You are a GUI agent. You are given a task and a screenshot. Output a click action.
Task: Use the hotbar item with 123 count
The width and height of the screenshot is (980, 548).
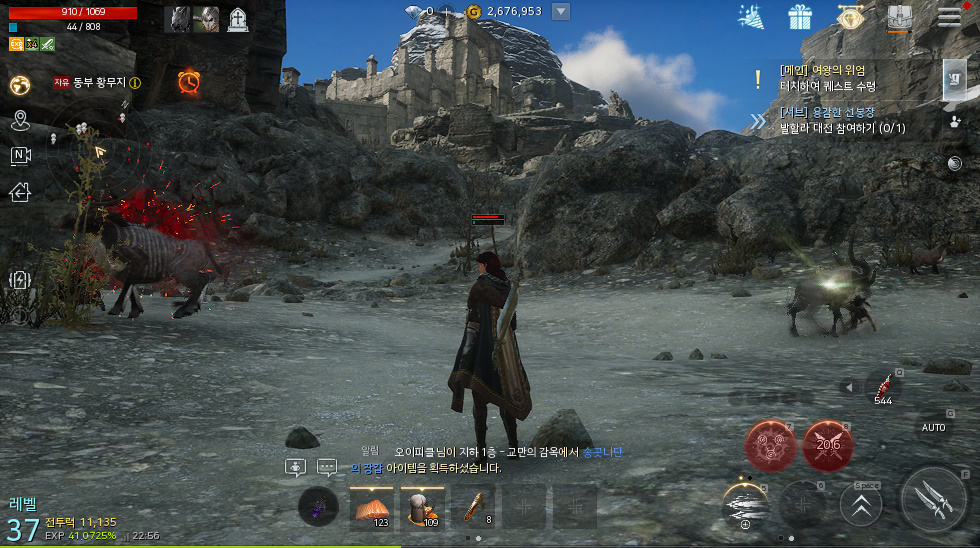372,507
